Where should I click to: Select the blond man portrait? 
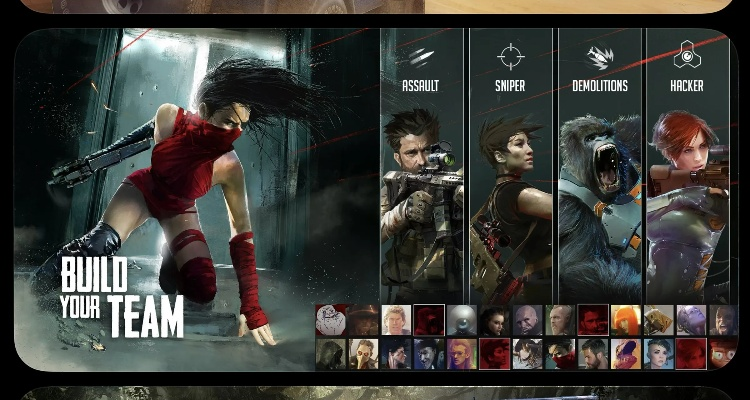(x=397, y=320)
